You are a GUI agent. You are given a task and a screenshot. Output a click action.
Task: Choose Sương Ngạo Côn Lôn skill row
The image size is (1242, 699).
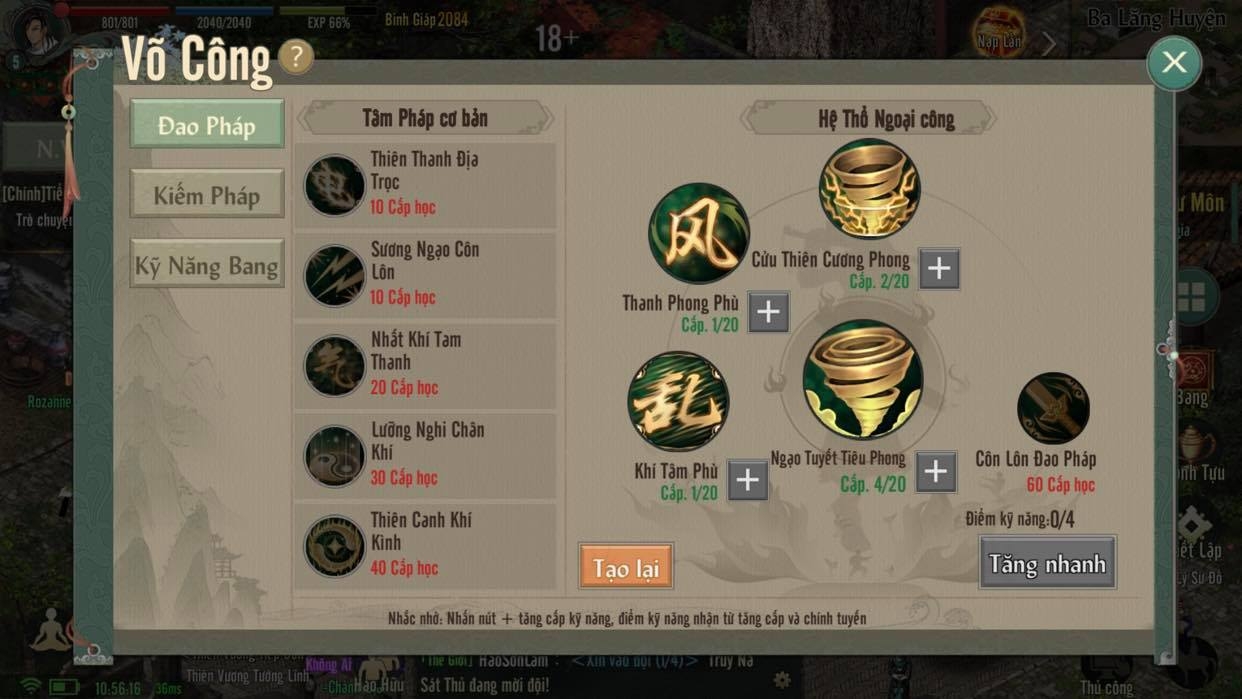tap(425, 274)
